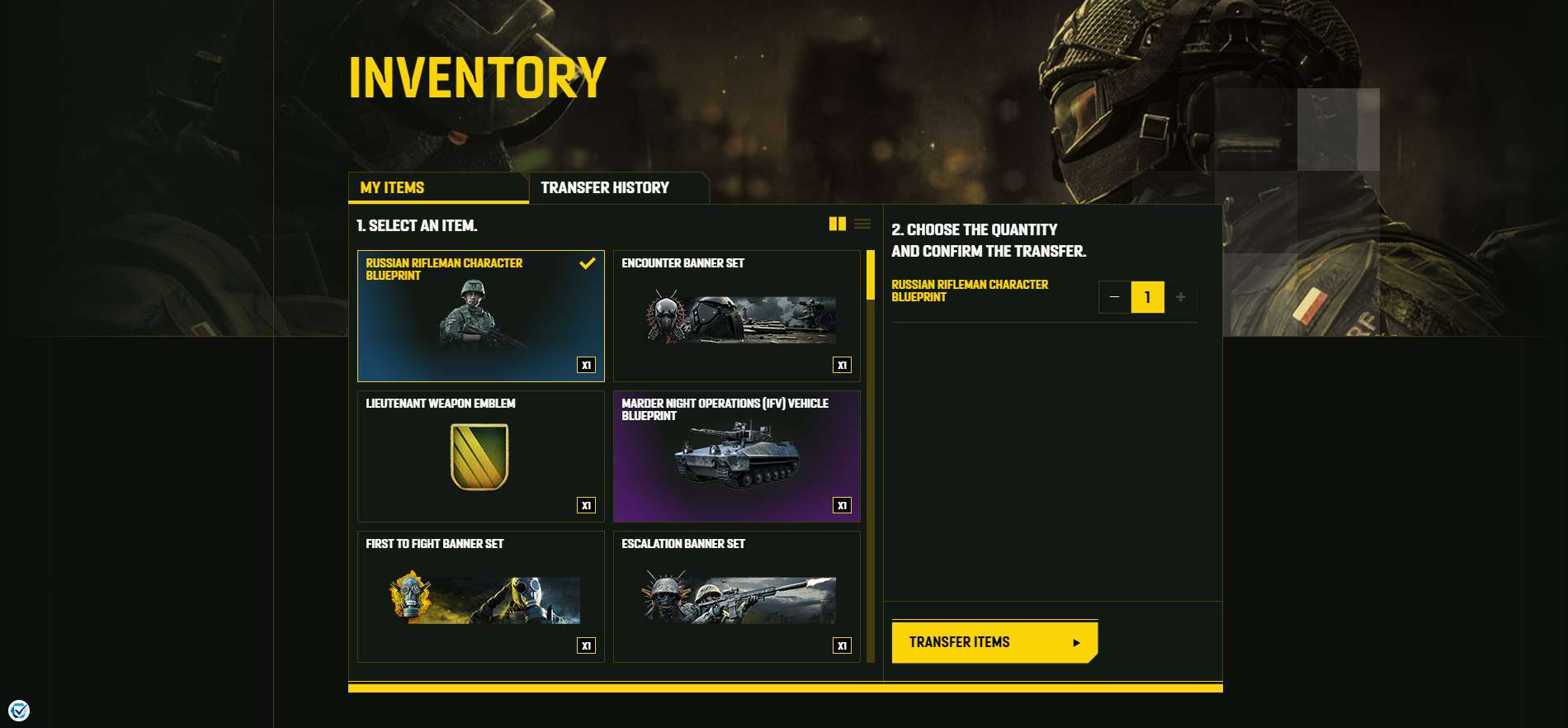Screen dimensions: 1568x728
Task: Open the blue checkmark overlay badge
Action: [x=19, y=710]
